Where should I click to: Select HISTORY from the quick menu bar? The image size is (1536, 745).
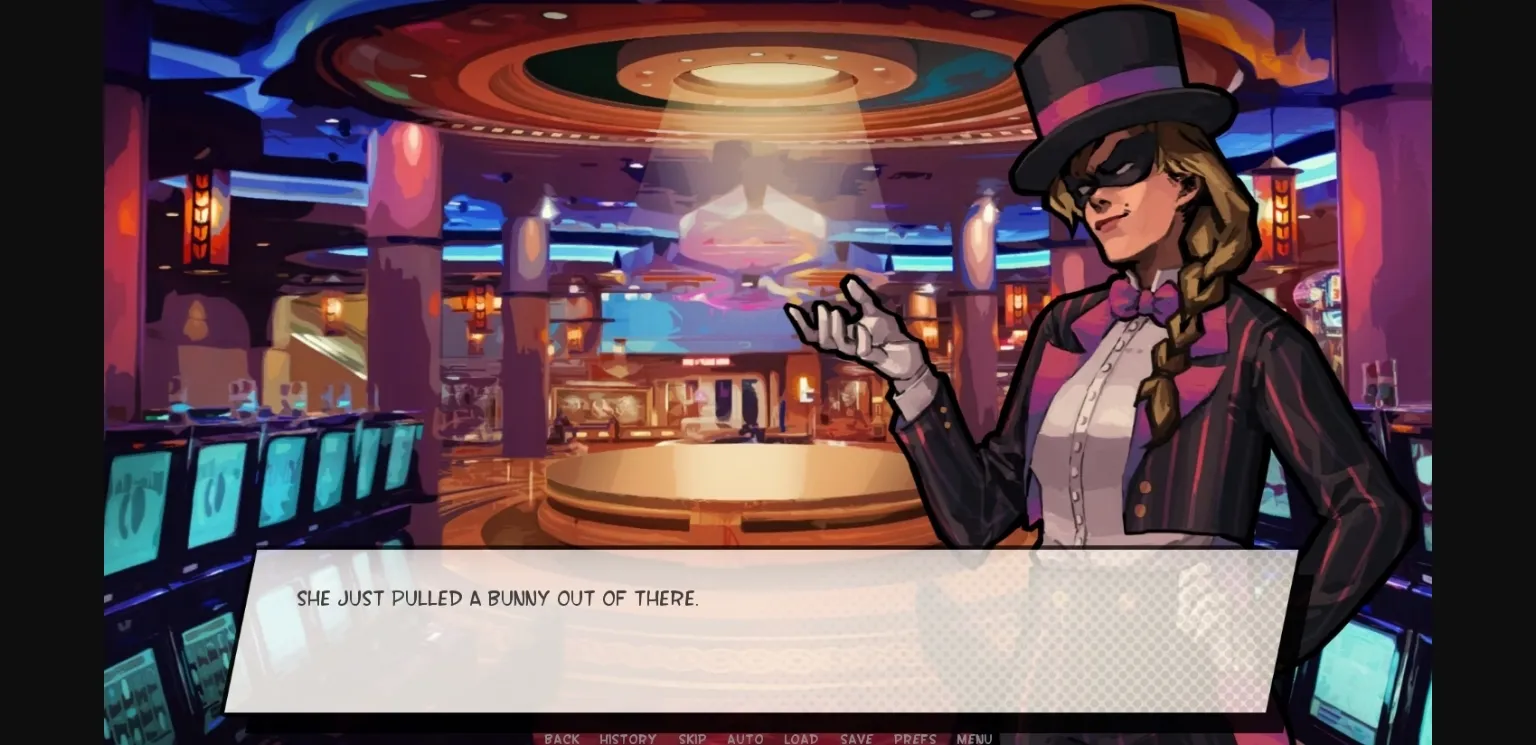[627, 739]
